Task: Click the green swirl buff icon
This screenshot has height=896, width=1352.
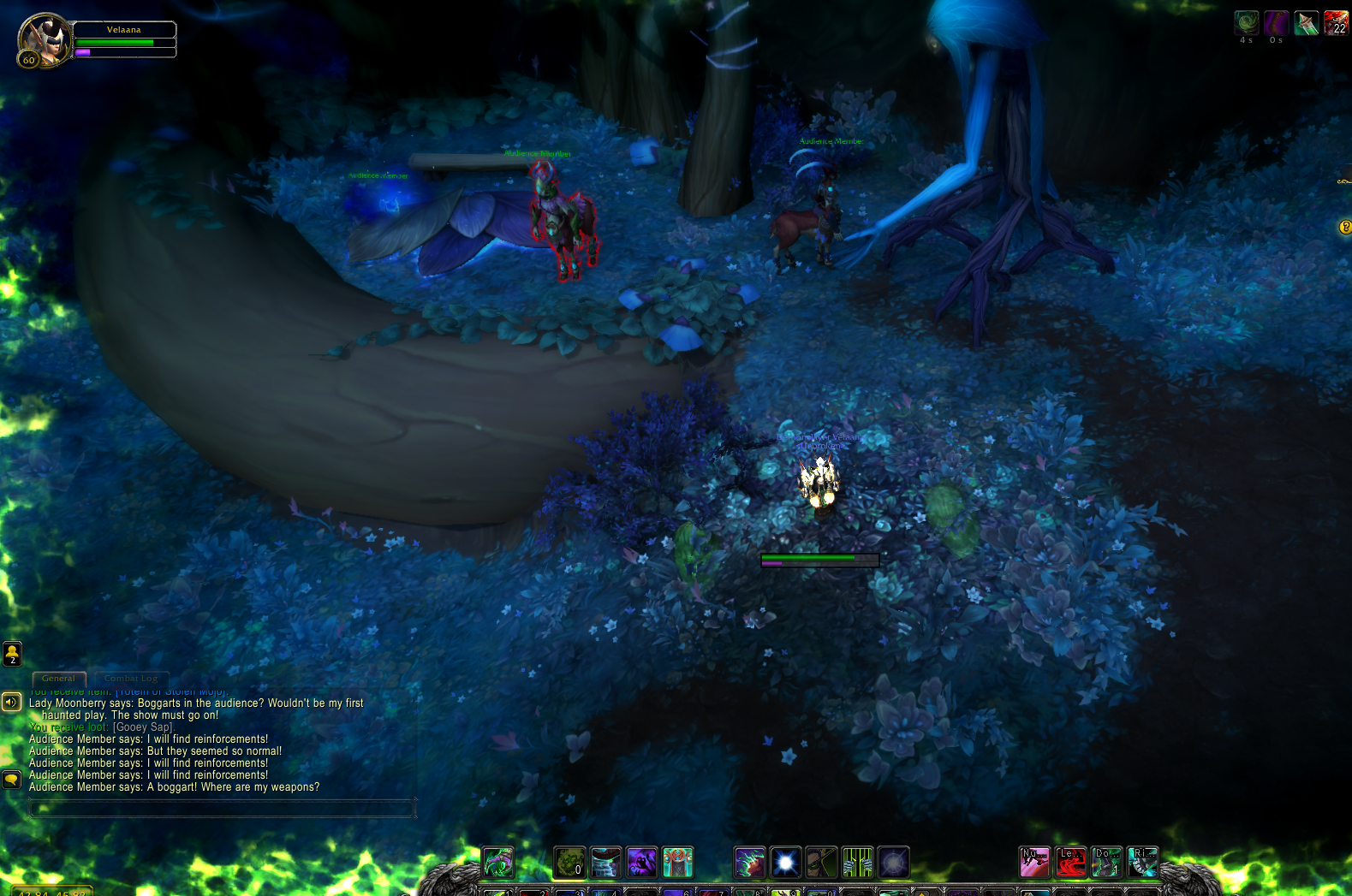Action: point(1246,22)
